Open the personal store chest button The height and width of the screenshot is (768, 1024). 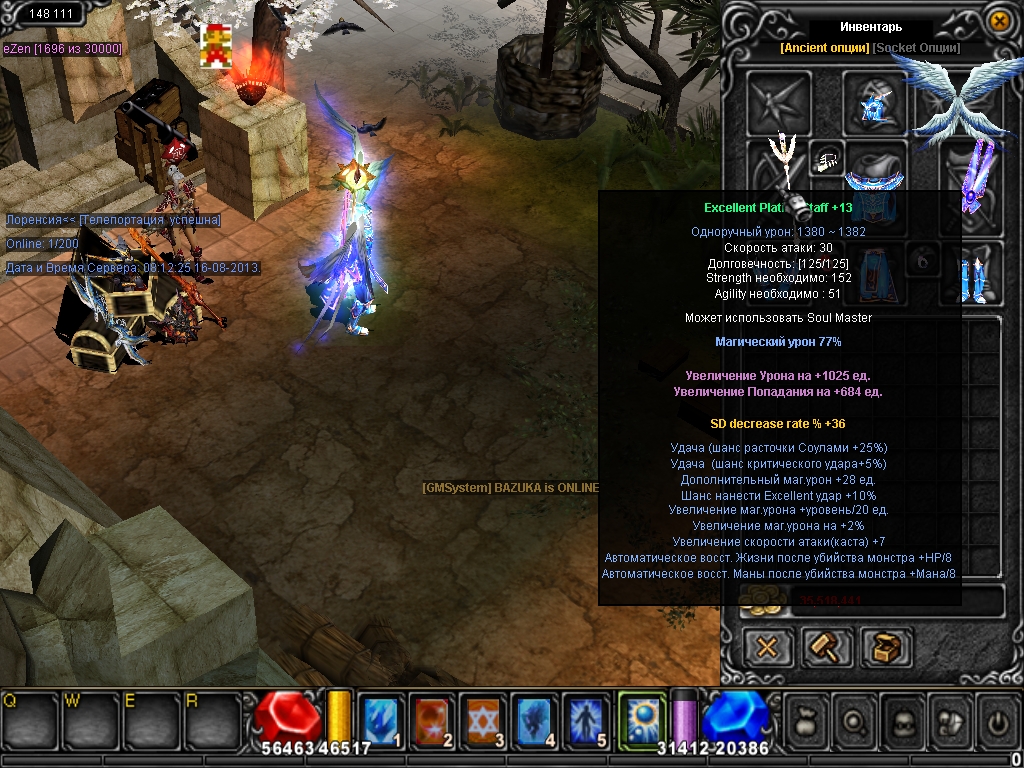point(885,646)
